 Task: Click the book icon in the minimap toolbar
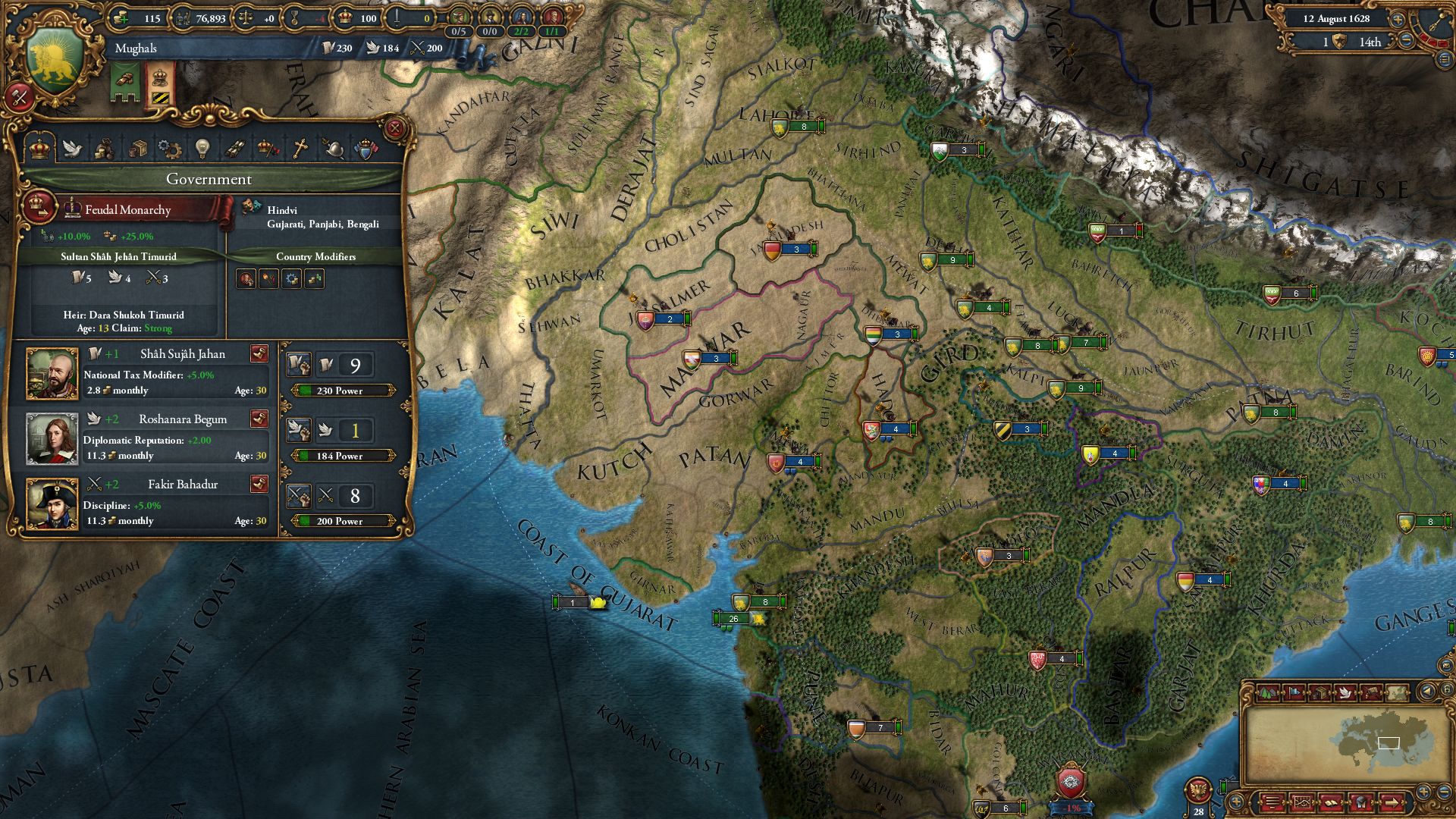pos(1331,803)
